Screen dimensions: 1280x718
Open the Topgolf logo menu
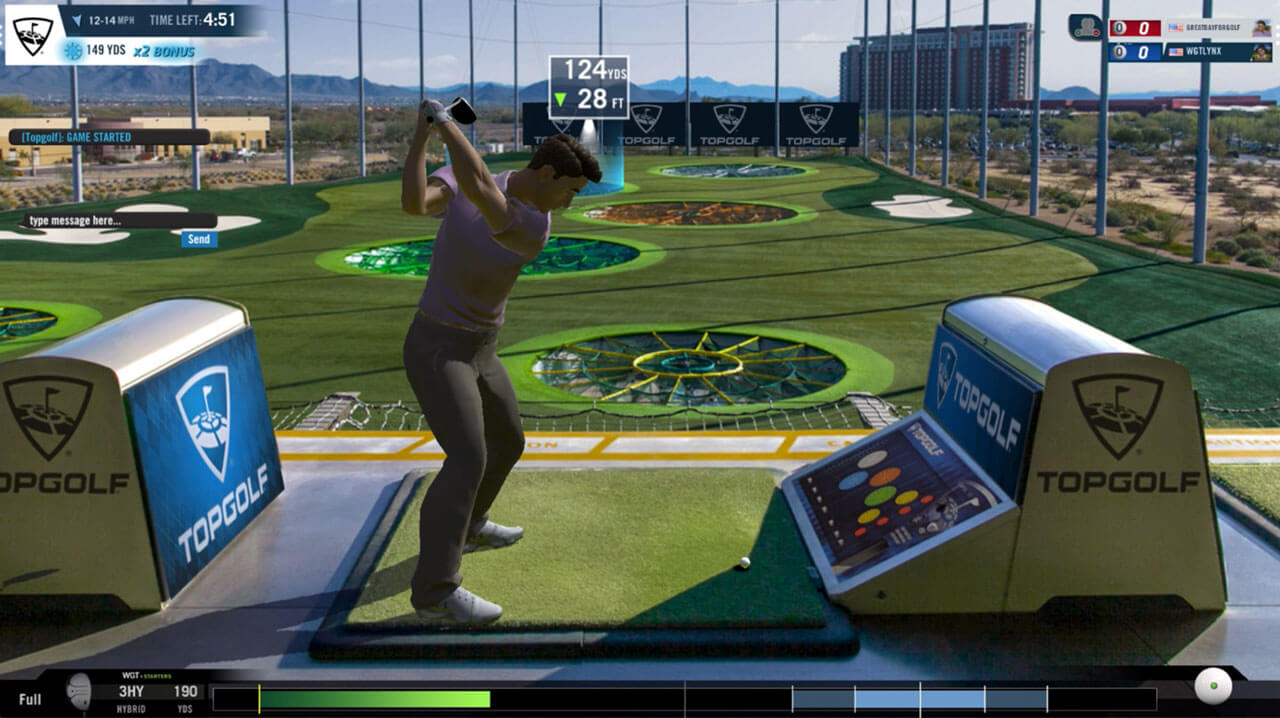(32, 35)
